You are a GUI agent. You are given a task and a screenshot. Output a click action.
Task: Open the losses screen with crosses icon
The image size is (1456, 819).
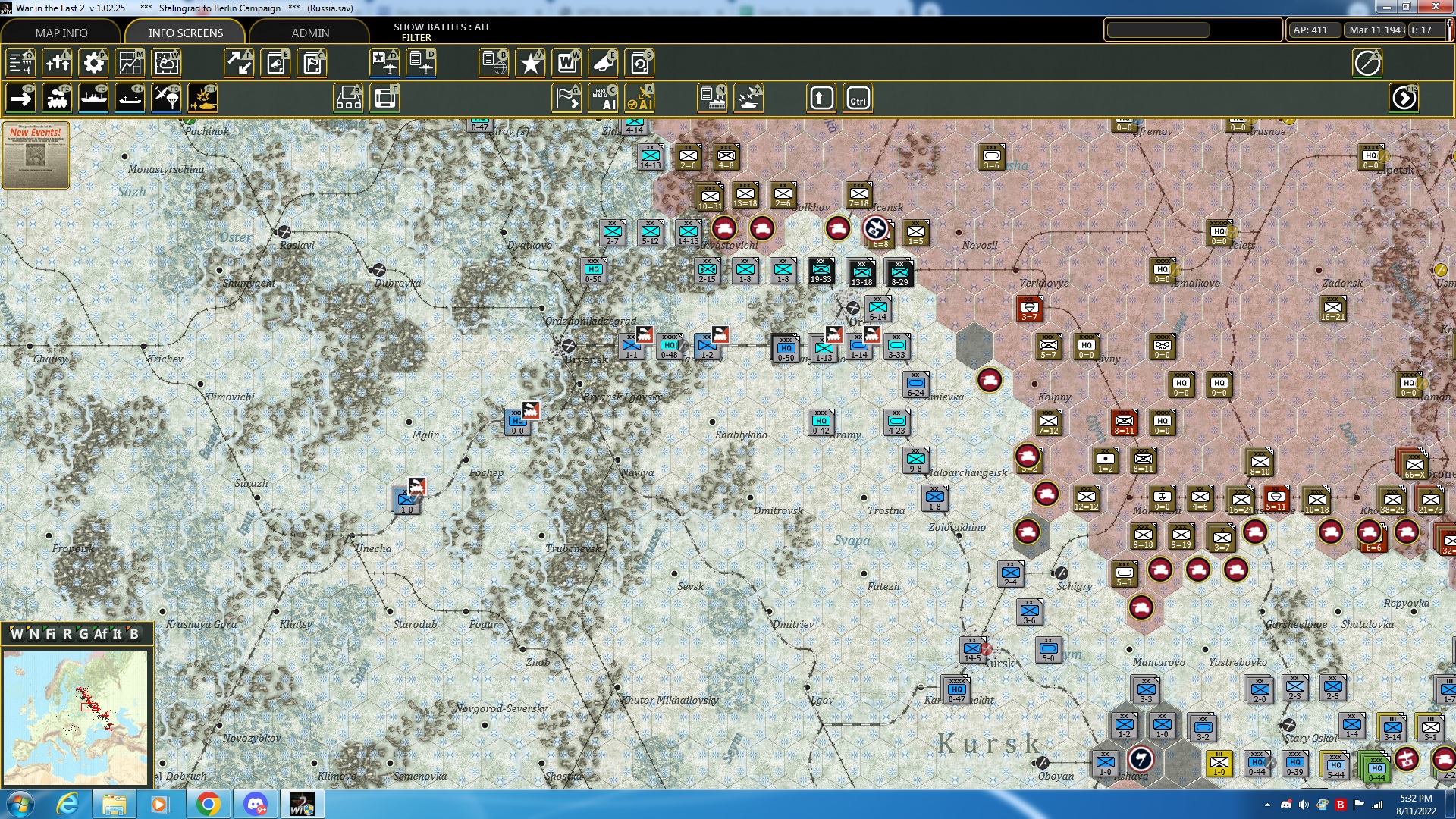57,64
